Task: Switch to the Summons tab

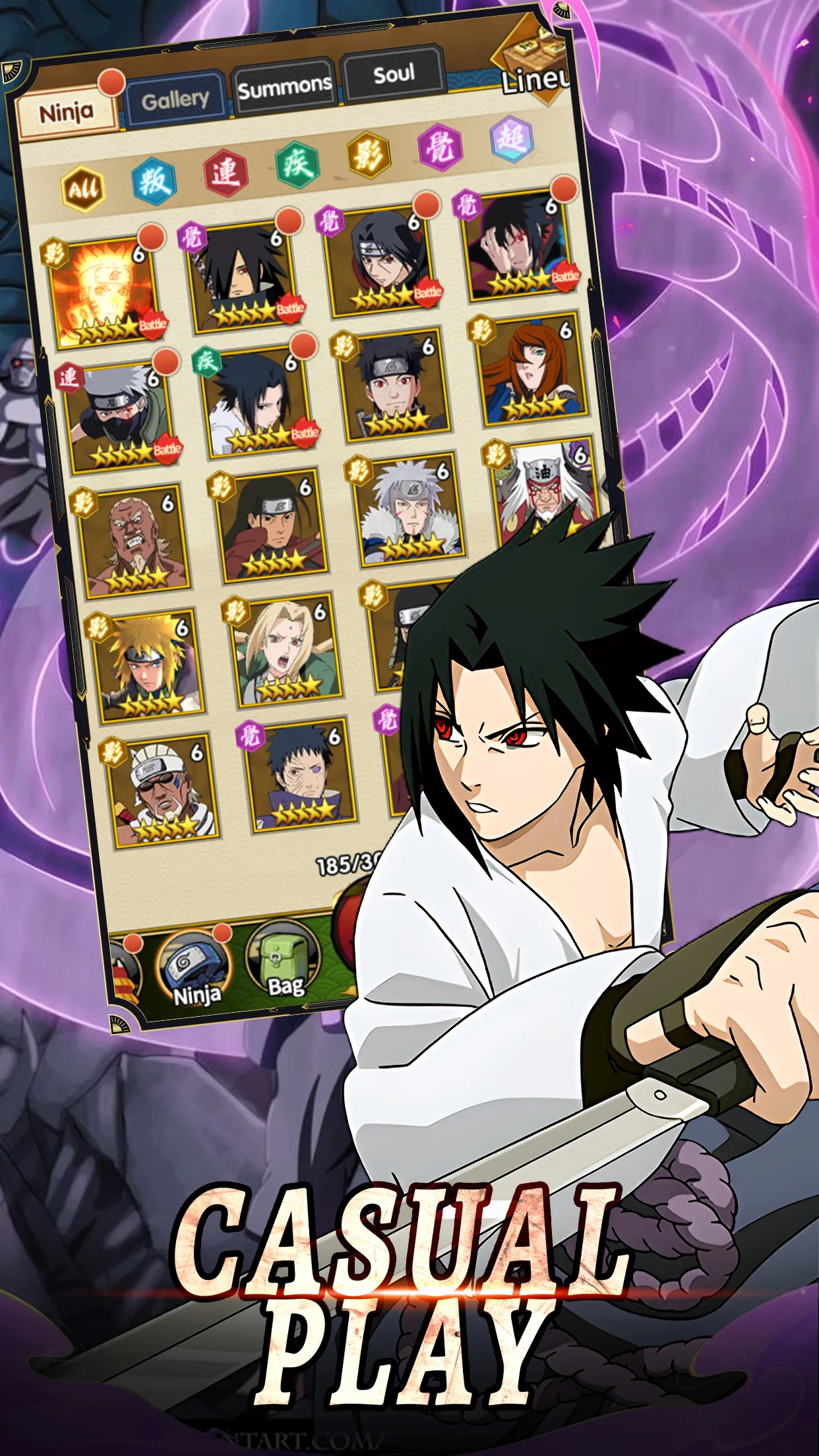Action: click(284, 86)
